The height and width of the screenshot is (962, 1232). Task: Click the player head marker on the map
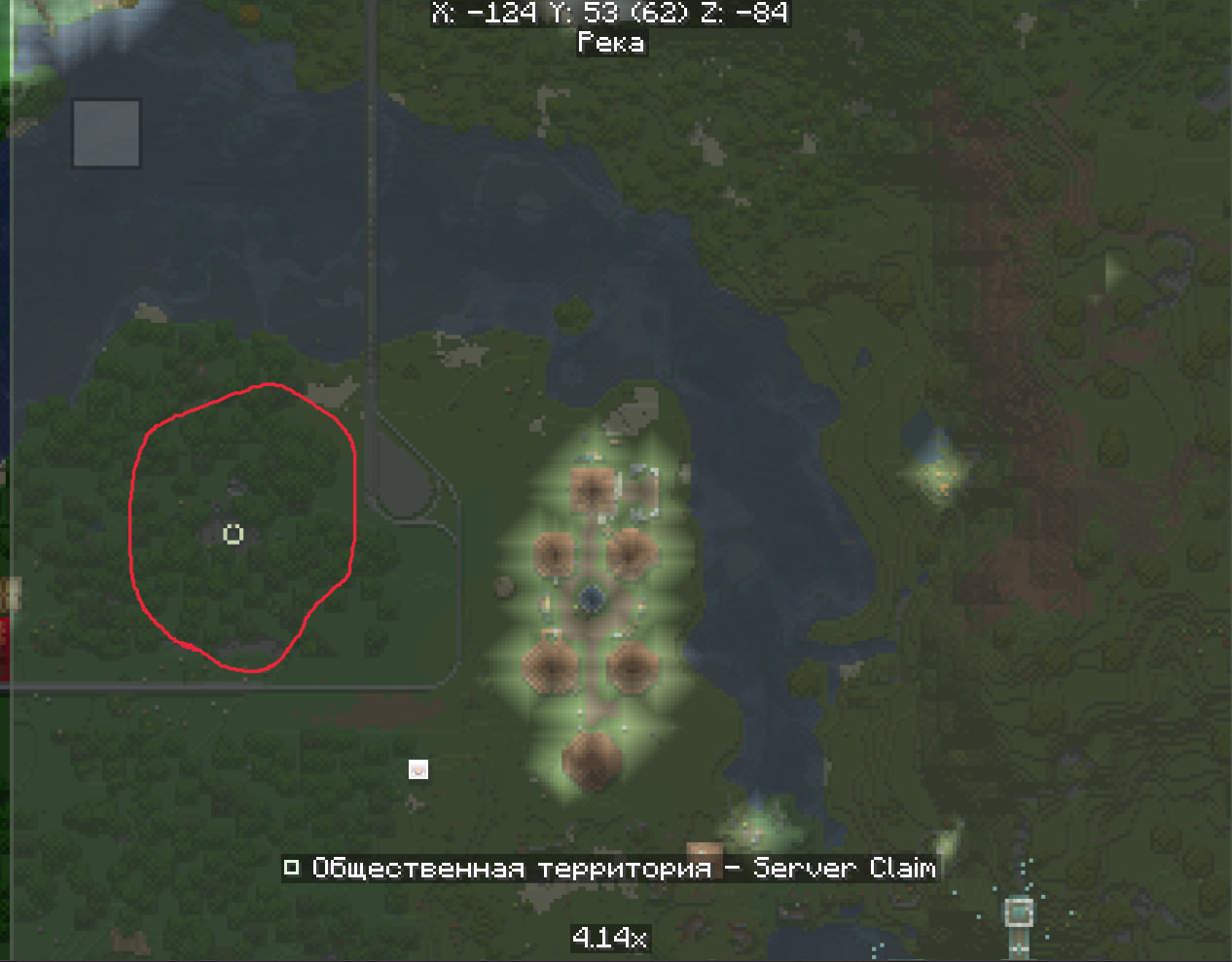click(418, 769)
